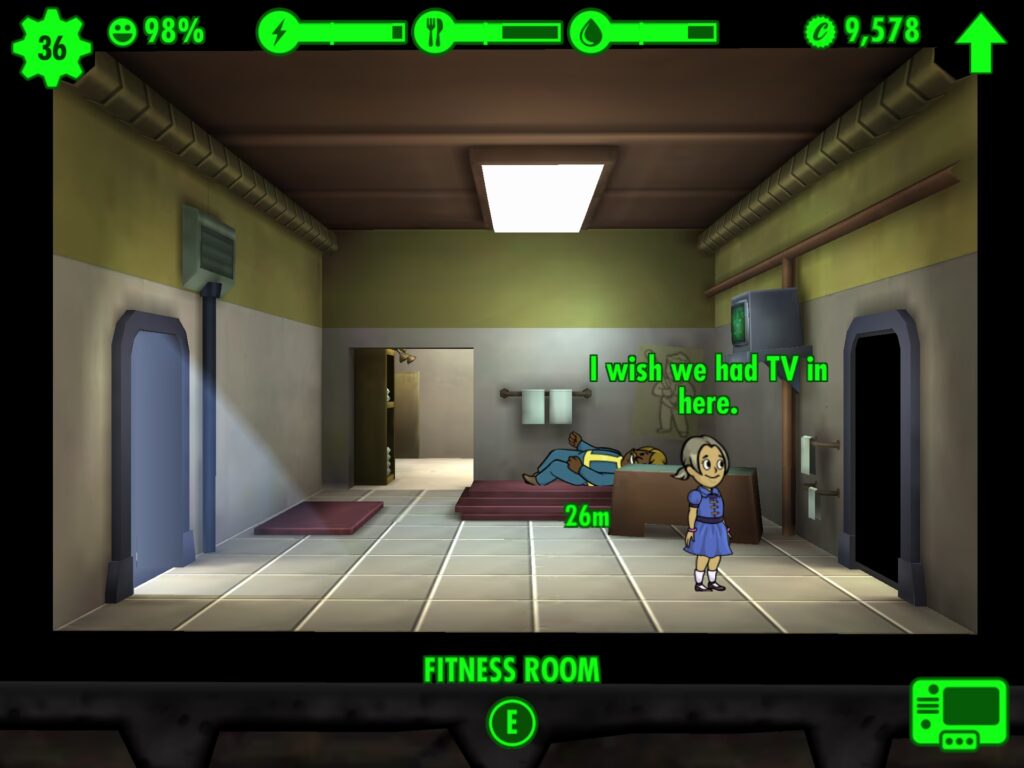The height and width of the screenshot is (768, 1024).
Task: Upgrade the room with the green arrow
Action: pos(980,44)
